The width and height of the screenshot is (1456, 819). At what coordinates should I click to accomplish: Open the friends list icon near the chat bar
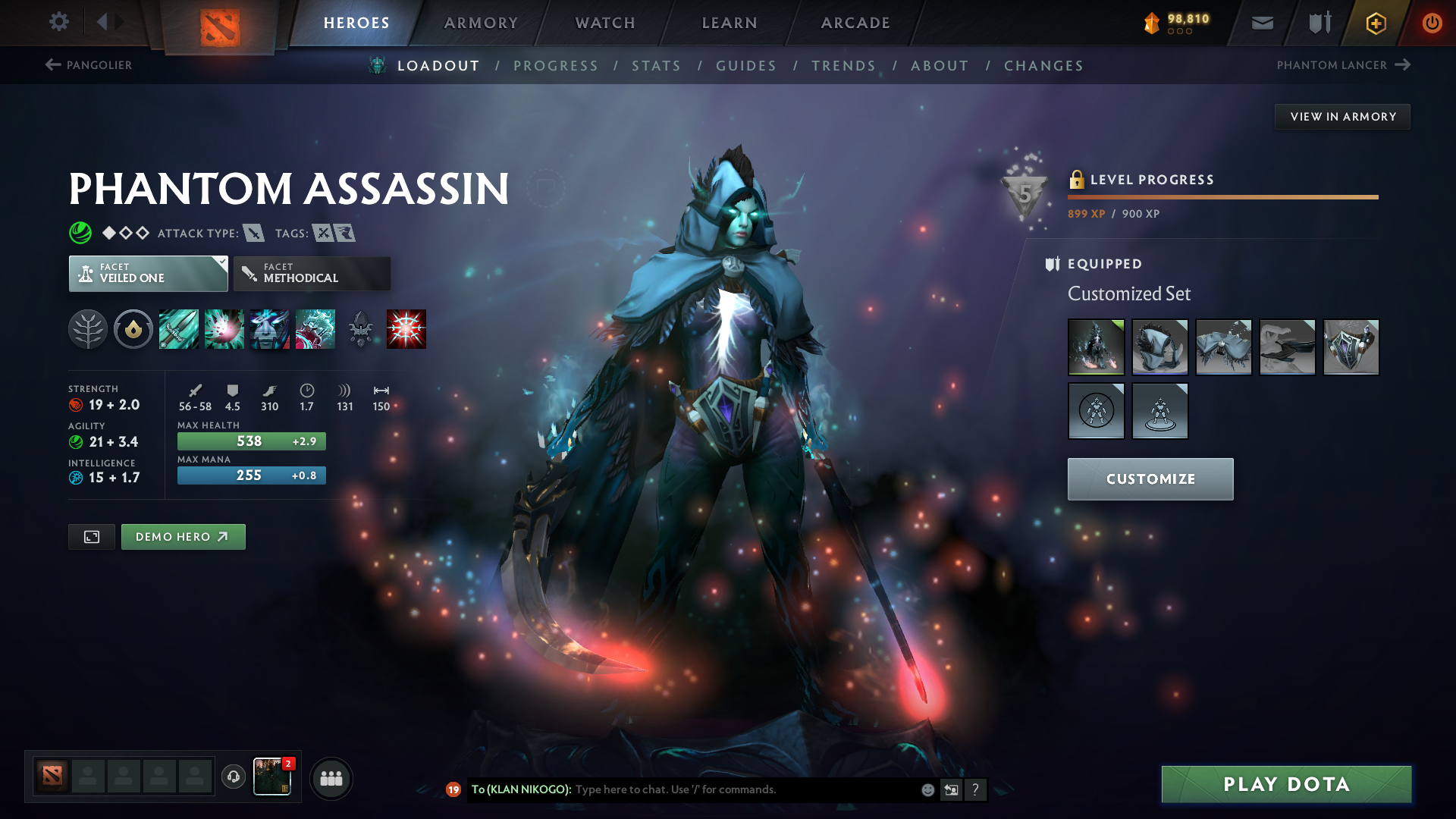[331, 778]
